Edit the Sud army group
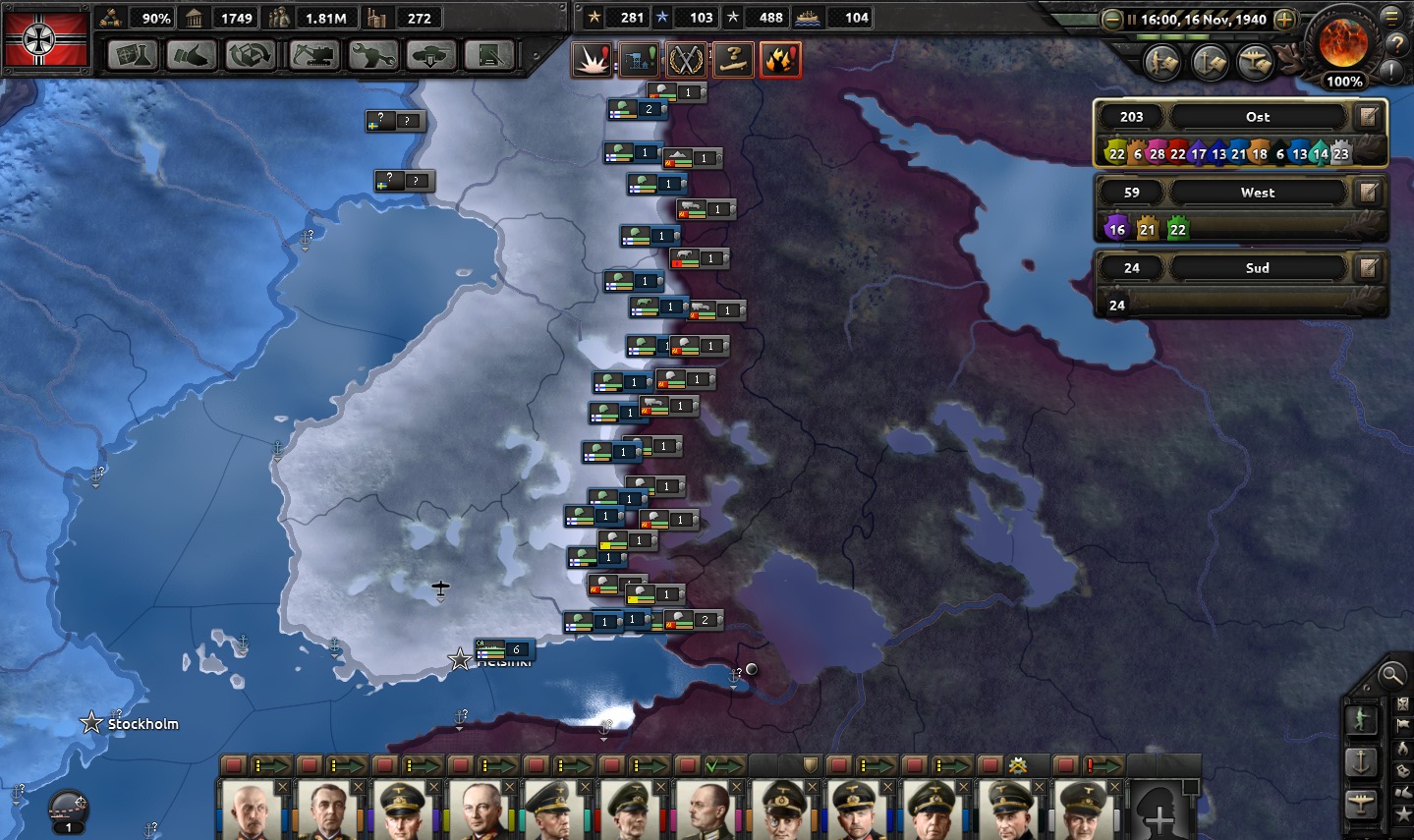 [1368, 268]
